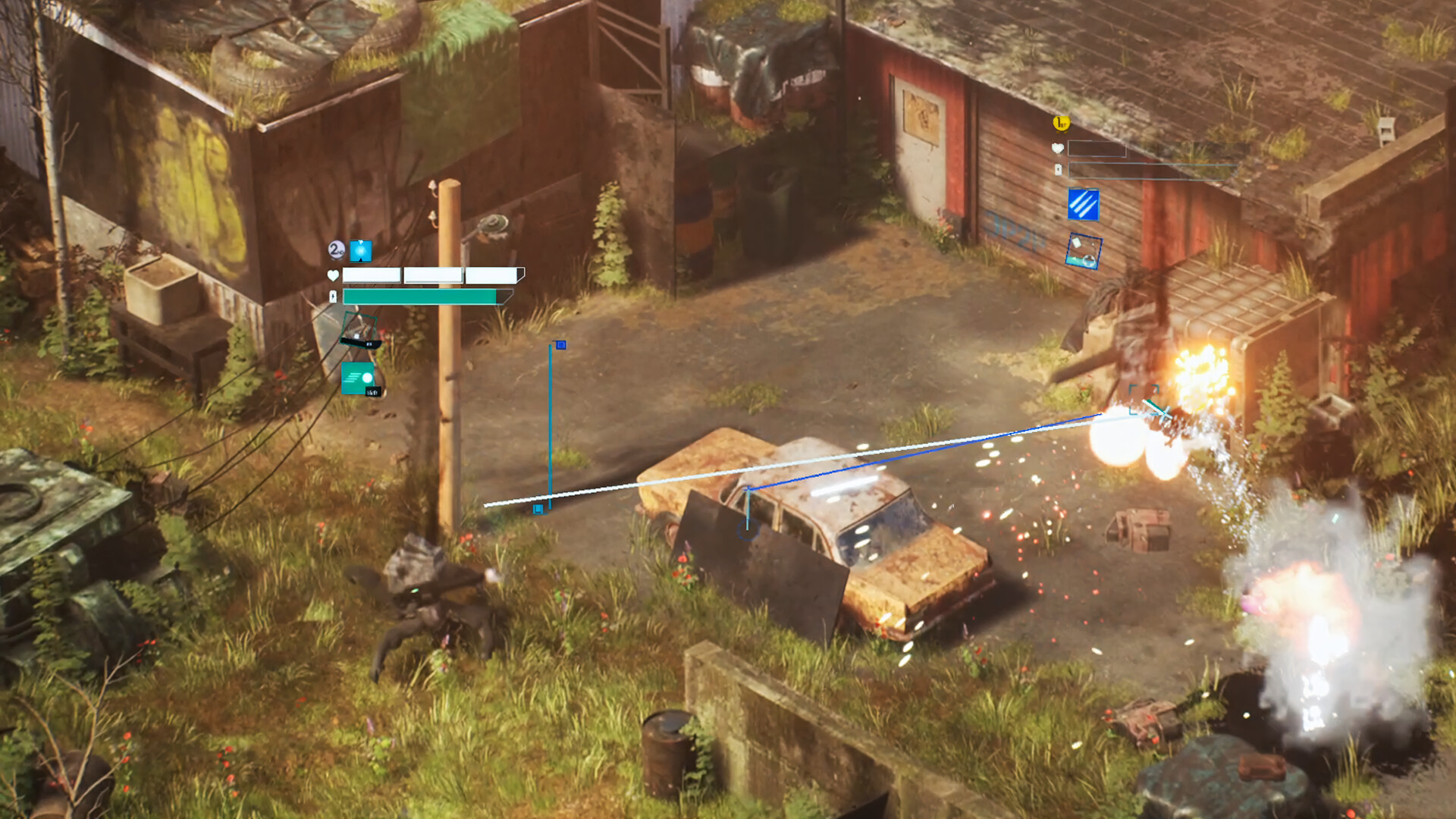Toggle the blue square marker atop the cover indicator
Screen dimensions: 1456x819
560,344
